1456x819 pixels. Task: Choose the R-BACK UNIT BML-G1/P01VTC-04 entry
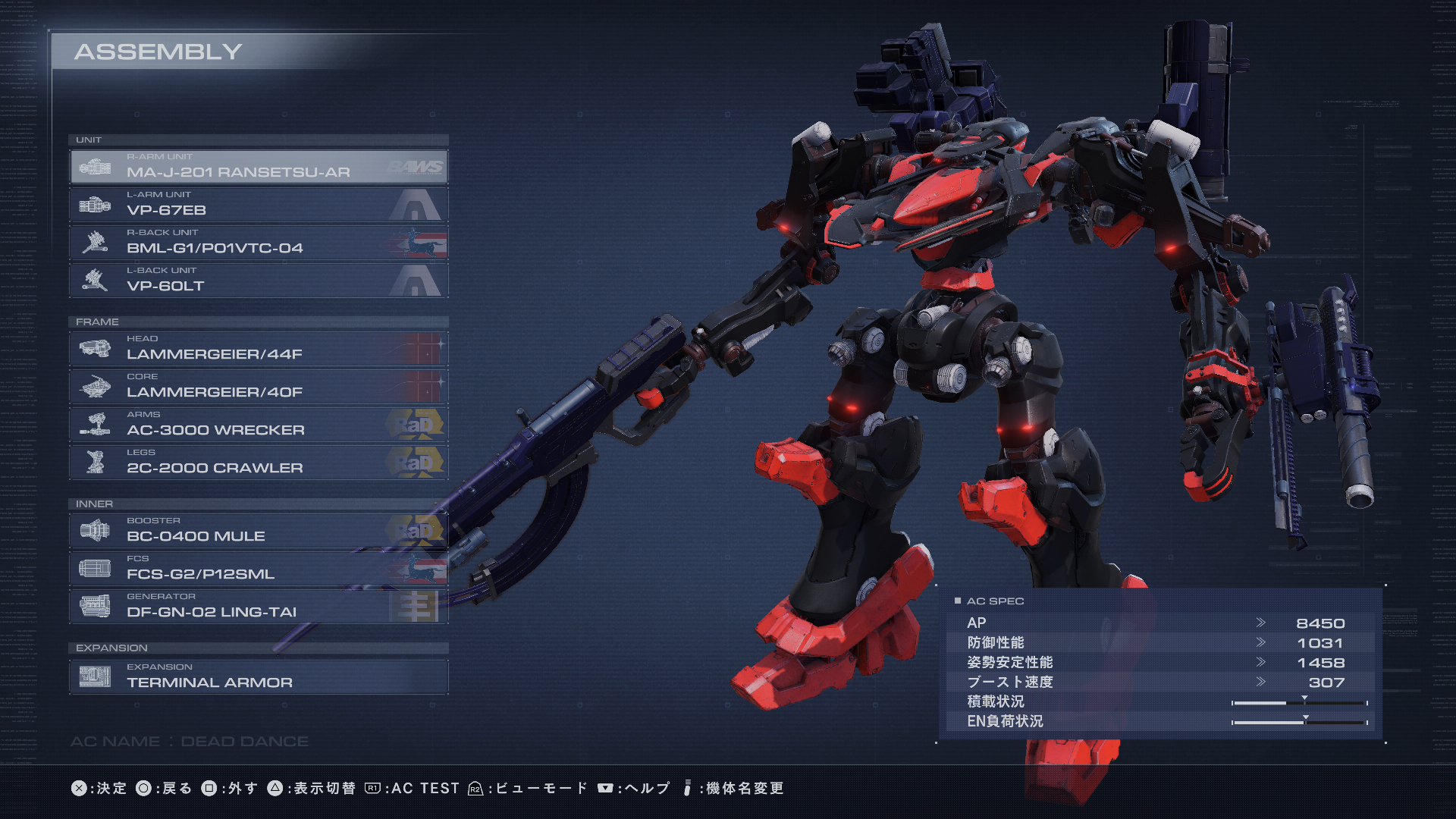click(258, 243)
